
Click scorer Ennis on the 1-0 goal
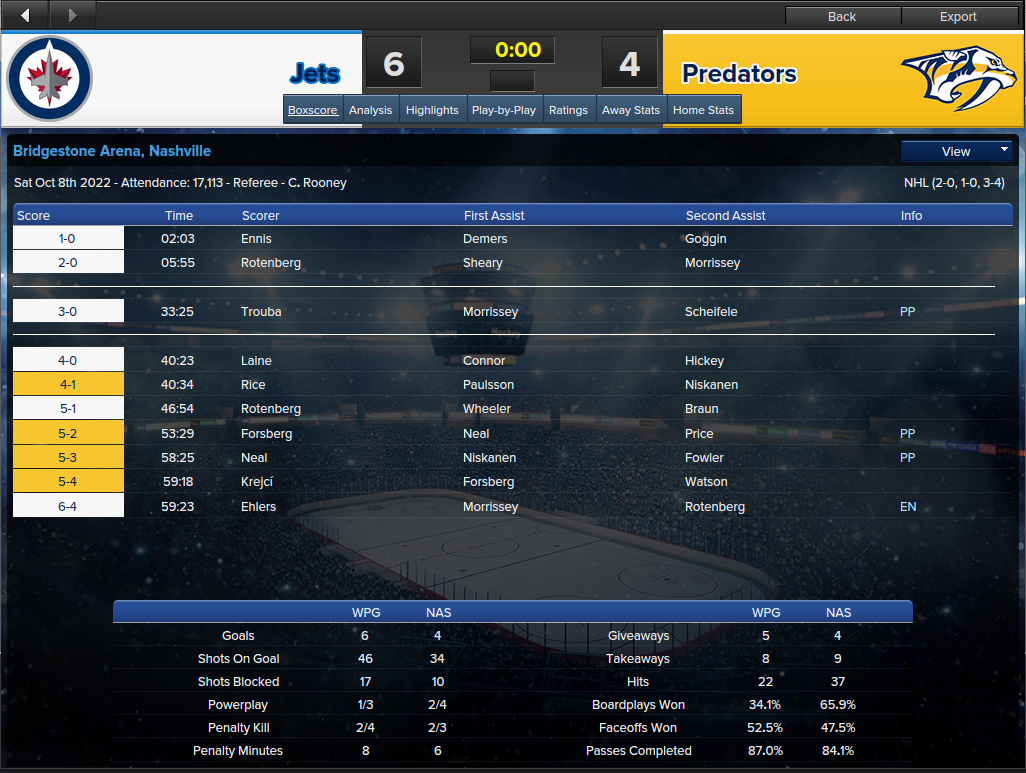(x=256, y=239)
